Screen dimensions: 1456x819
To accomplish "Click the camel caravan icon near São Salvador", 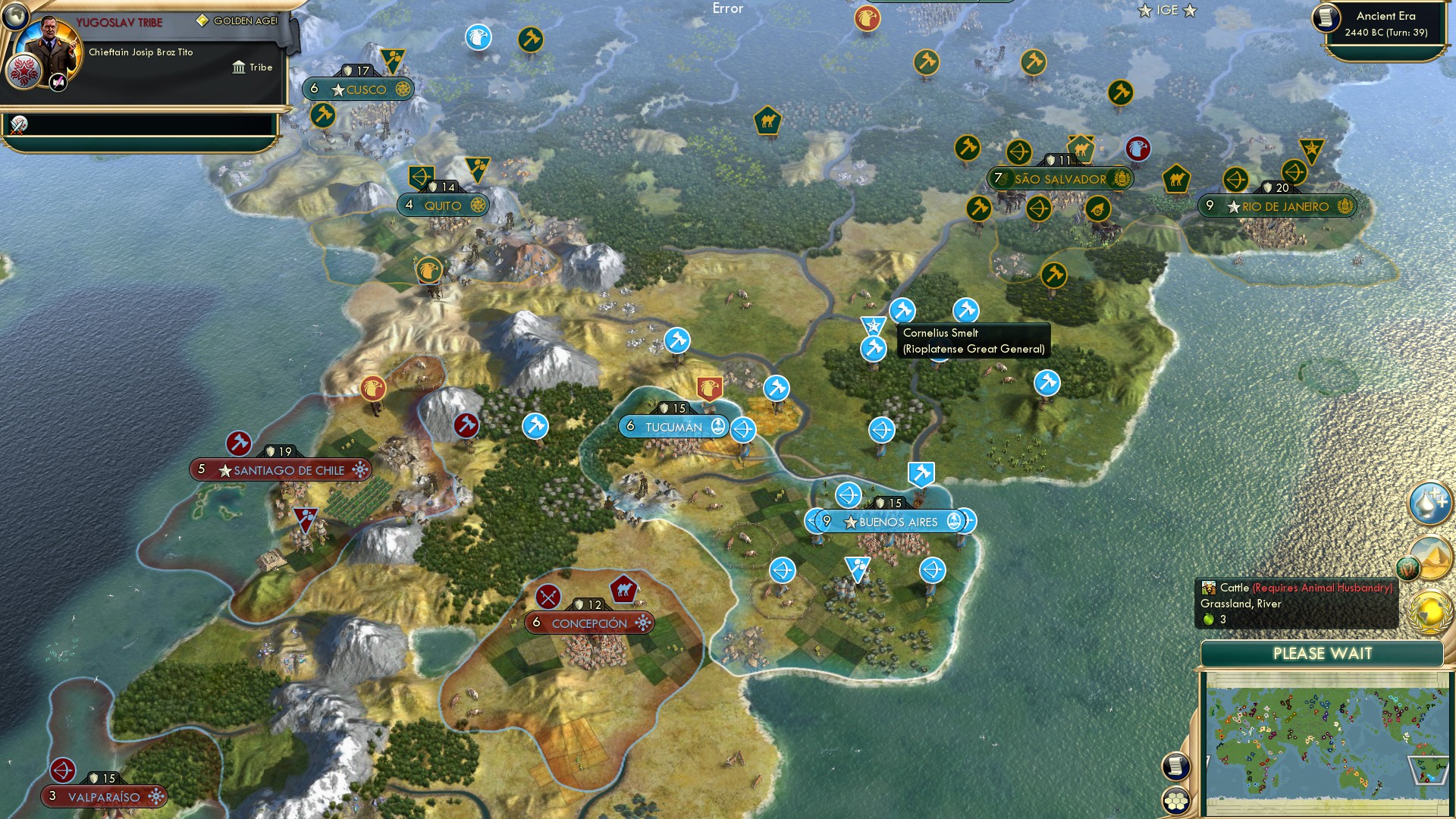I will tap(1080, 149).
